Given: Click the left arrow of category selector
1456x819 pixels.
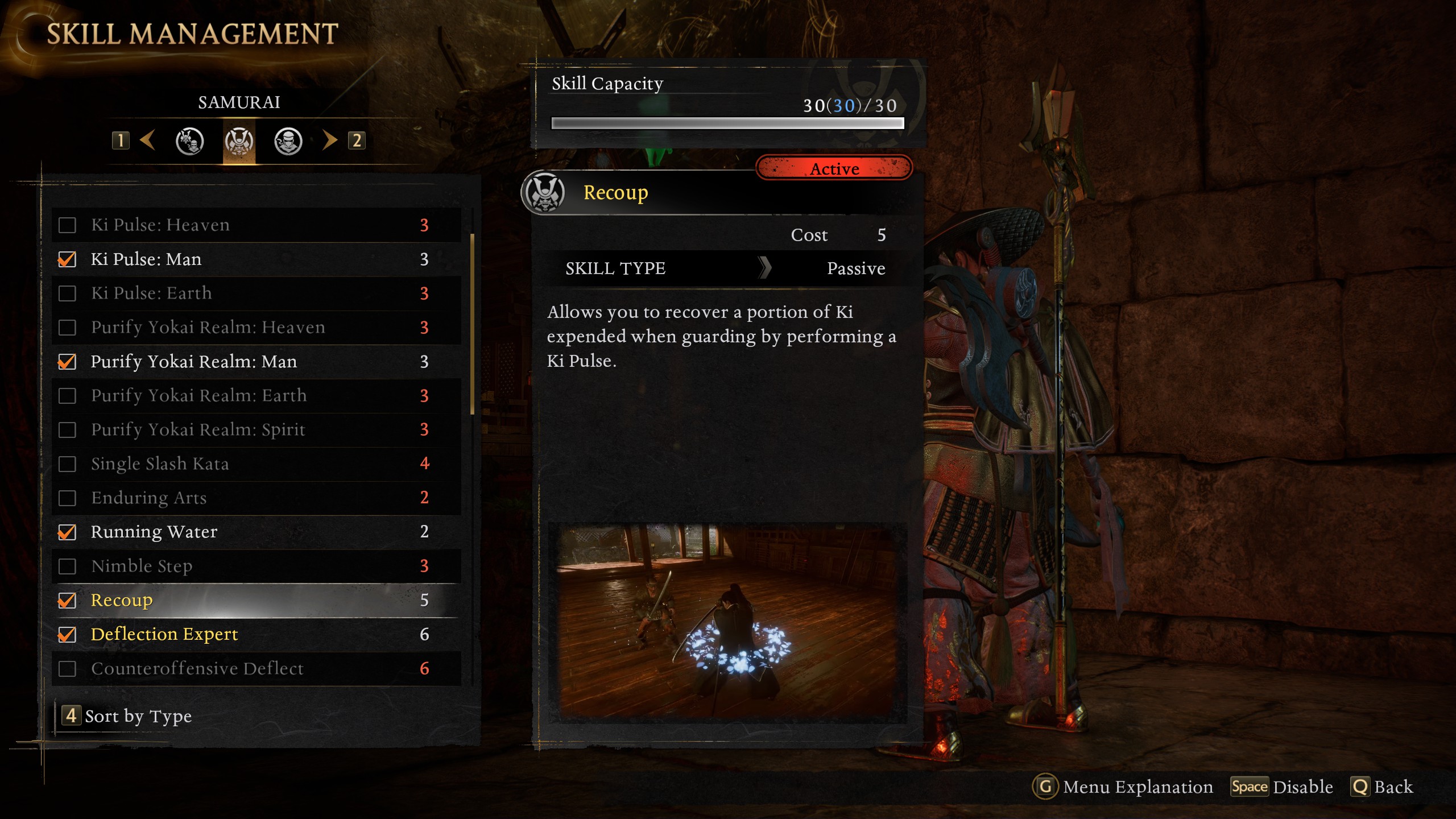Looking at the screenshot, I should [x=147, y=140].
